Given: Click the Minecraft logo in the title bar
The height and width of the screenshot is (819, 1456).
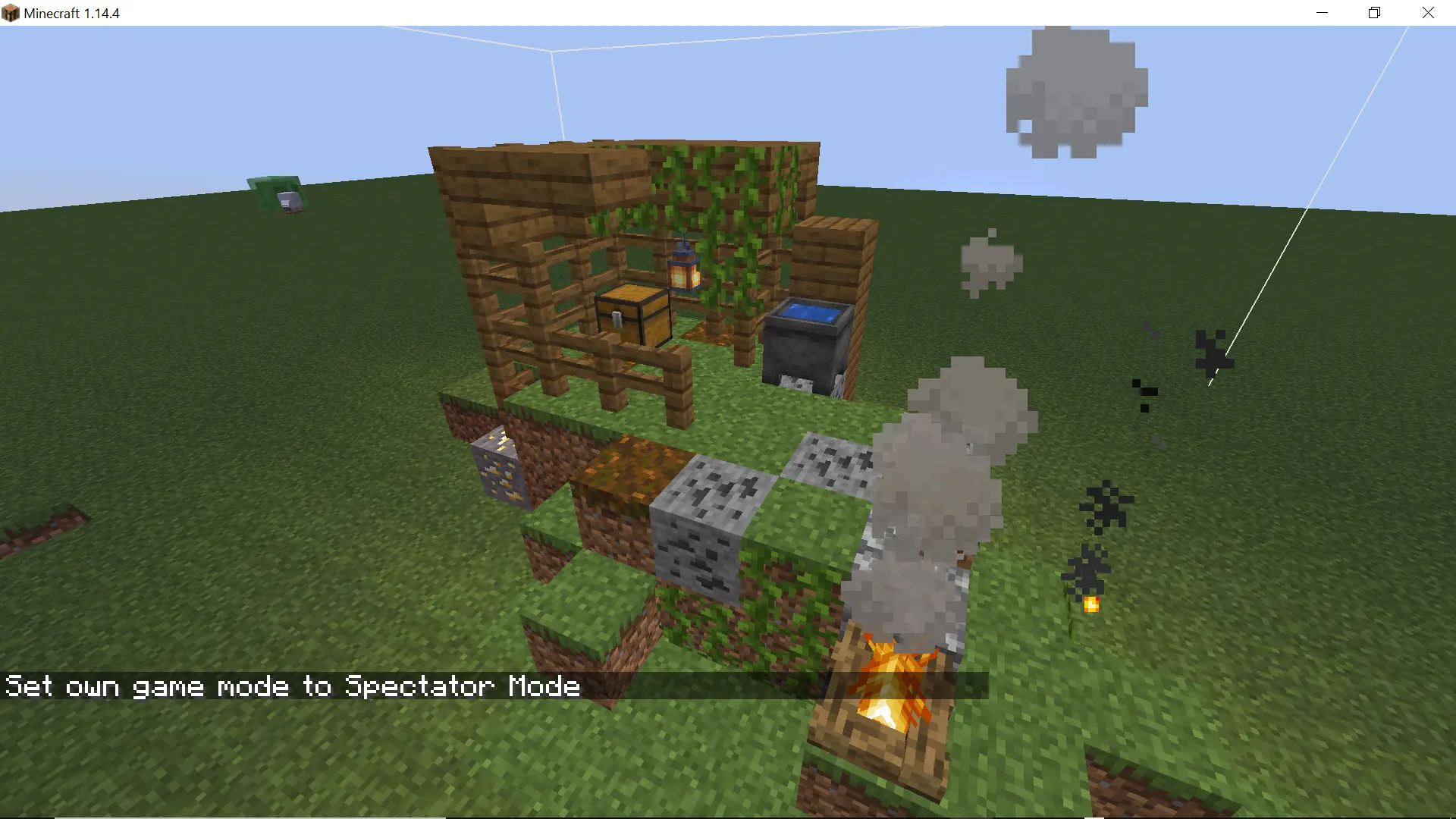Looking at the screenshot, I should [10, 13].
